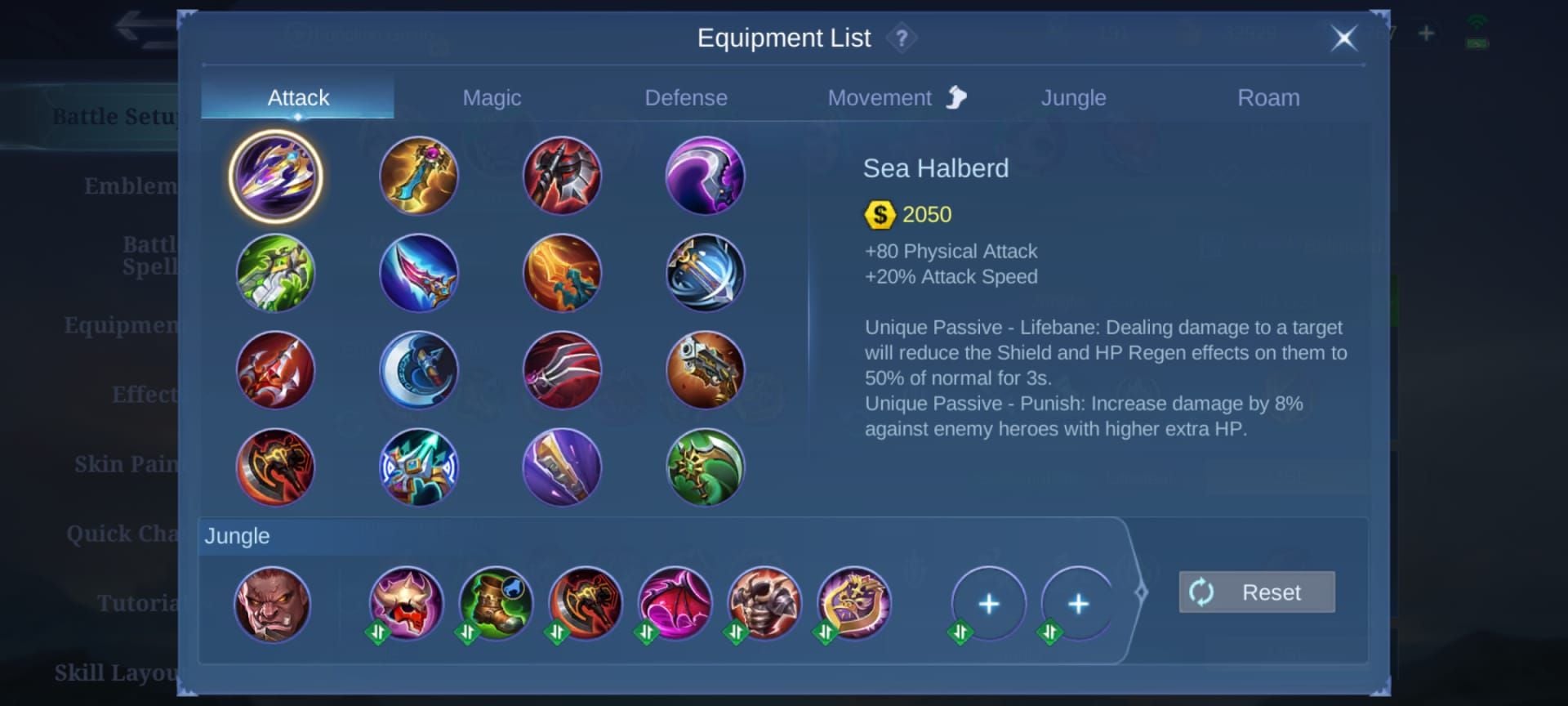
Task: Select the green boots build slot
Action: click(496, 605)
